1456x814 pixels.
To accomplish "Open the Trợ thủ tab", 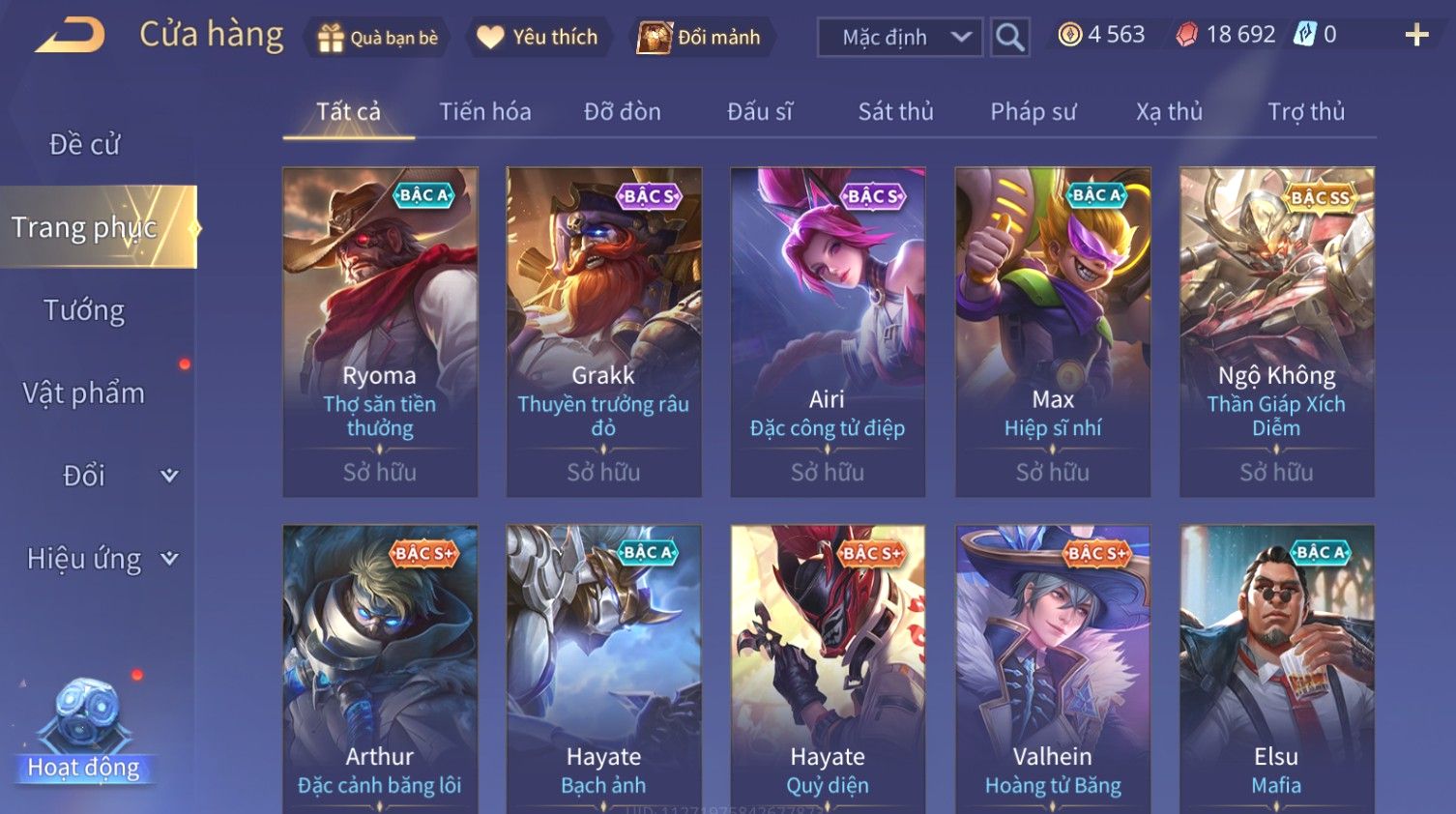I will (x=1305, y=112).
